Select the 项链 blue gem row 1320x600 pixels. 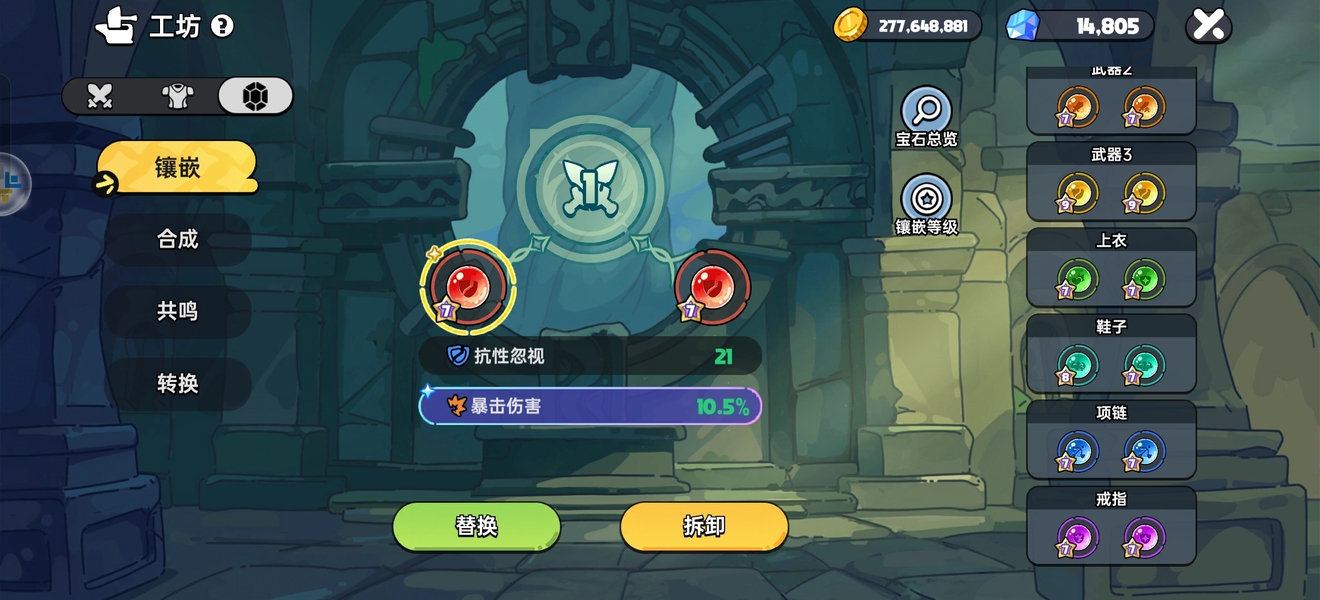click(x=1111, y=440)
